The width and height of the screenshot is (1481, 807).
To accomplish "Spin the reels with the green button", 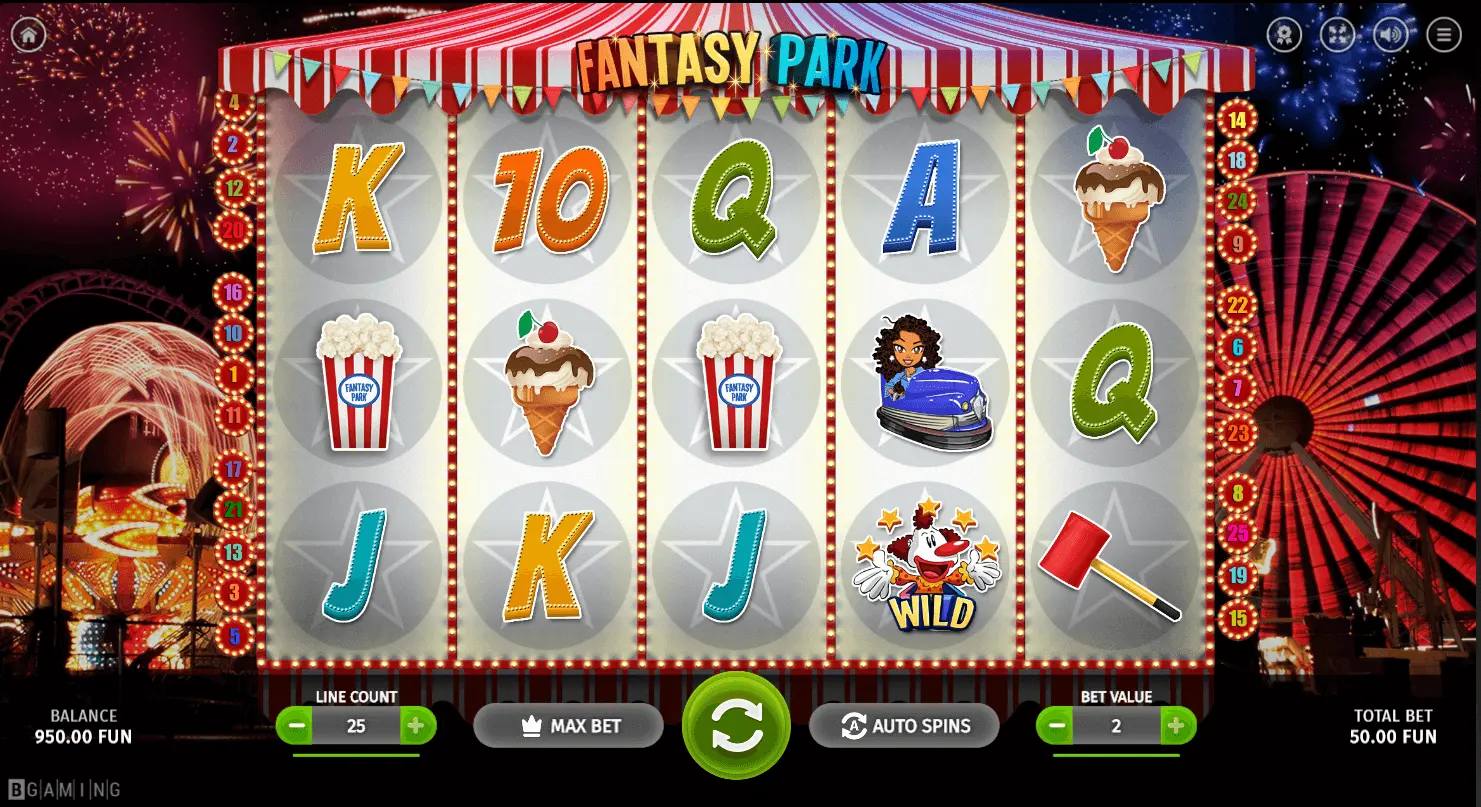I will (736, 726).
